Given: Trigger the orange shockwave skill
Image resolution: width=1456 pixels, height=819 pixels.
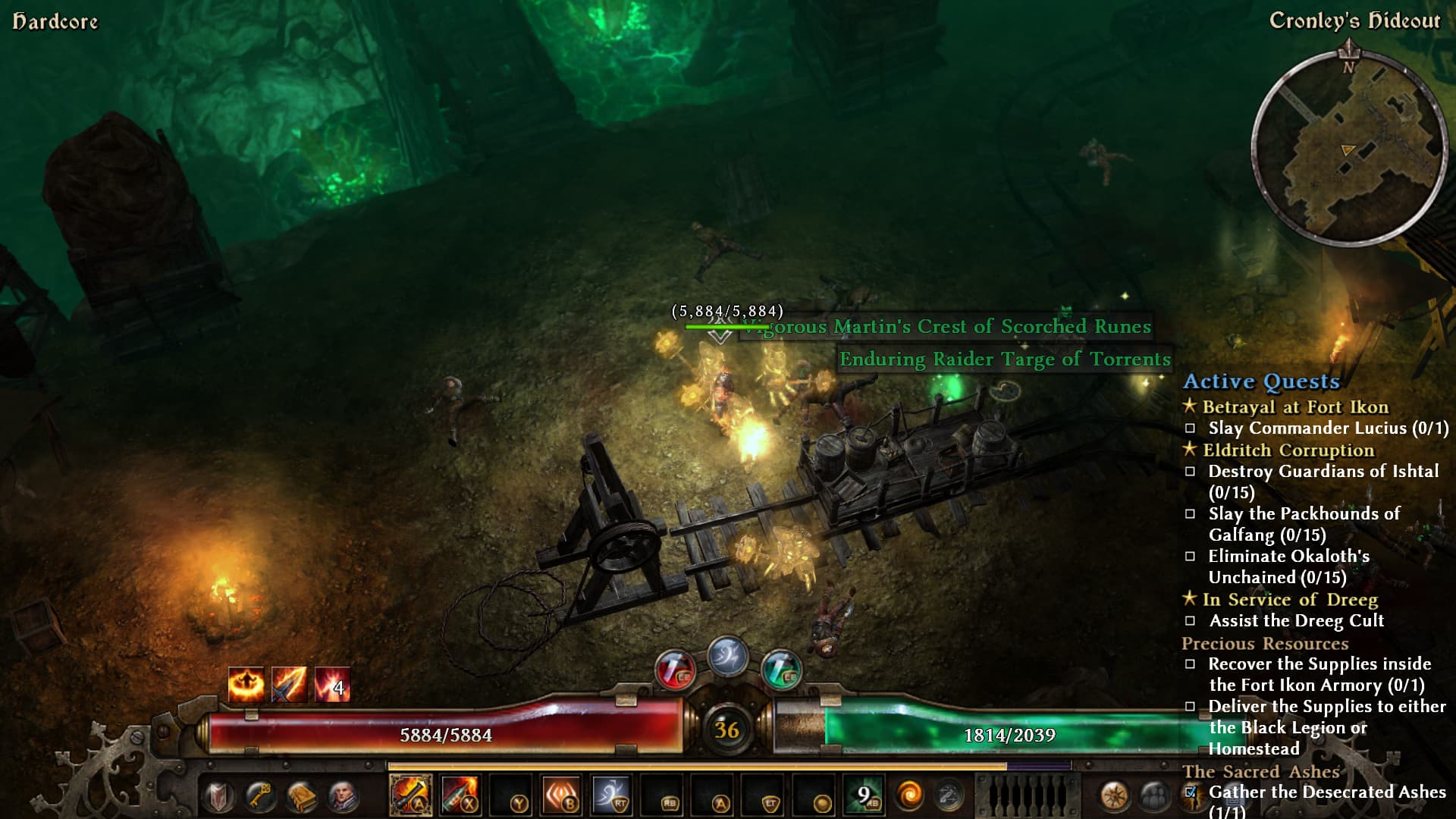Looking at the screenshot, I should [561, 795].
